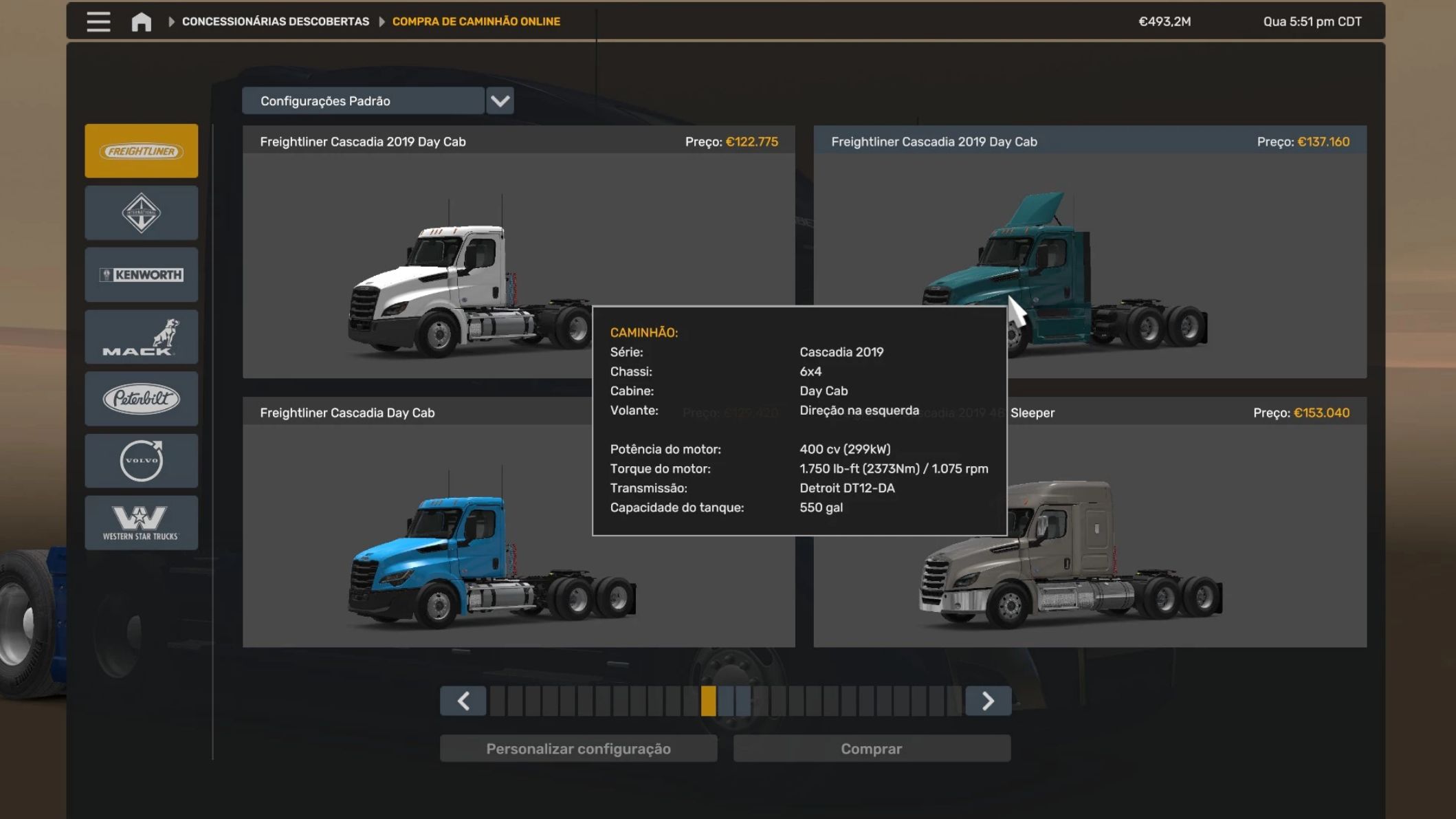Click the Comprar button
The height and width of the screenshot is (819, 1456).
coord(871,749)
